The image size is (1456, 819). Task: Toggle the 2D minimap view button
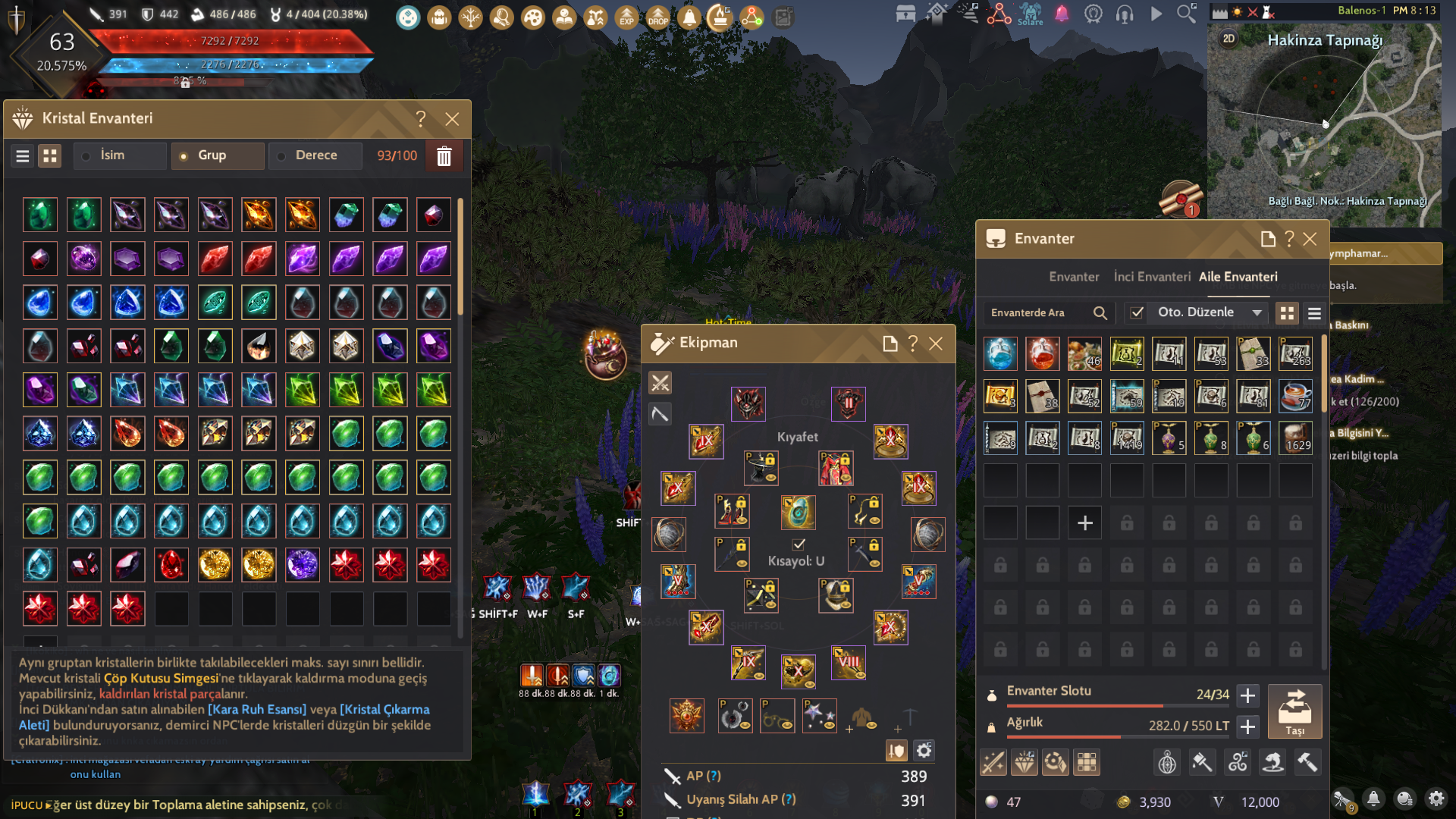pyautogui.click(x=1229, y=39)
